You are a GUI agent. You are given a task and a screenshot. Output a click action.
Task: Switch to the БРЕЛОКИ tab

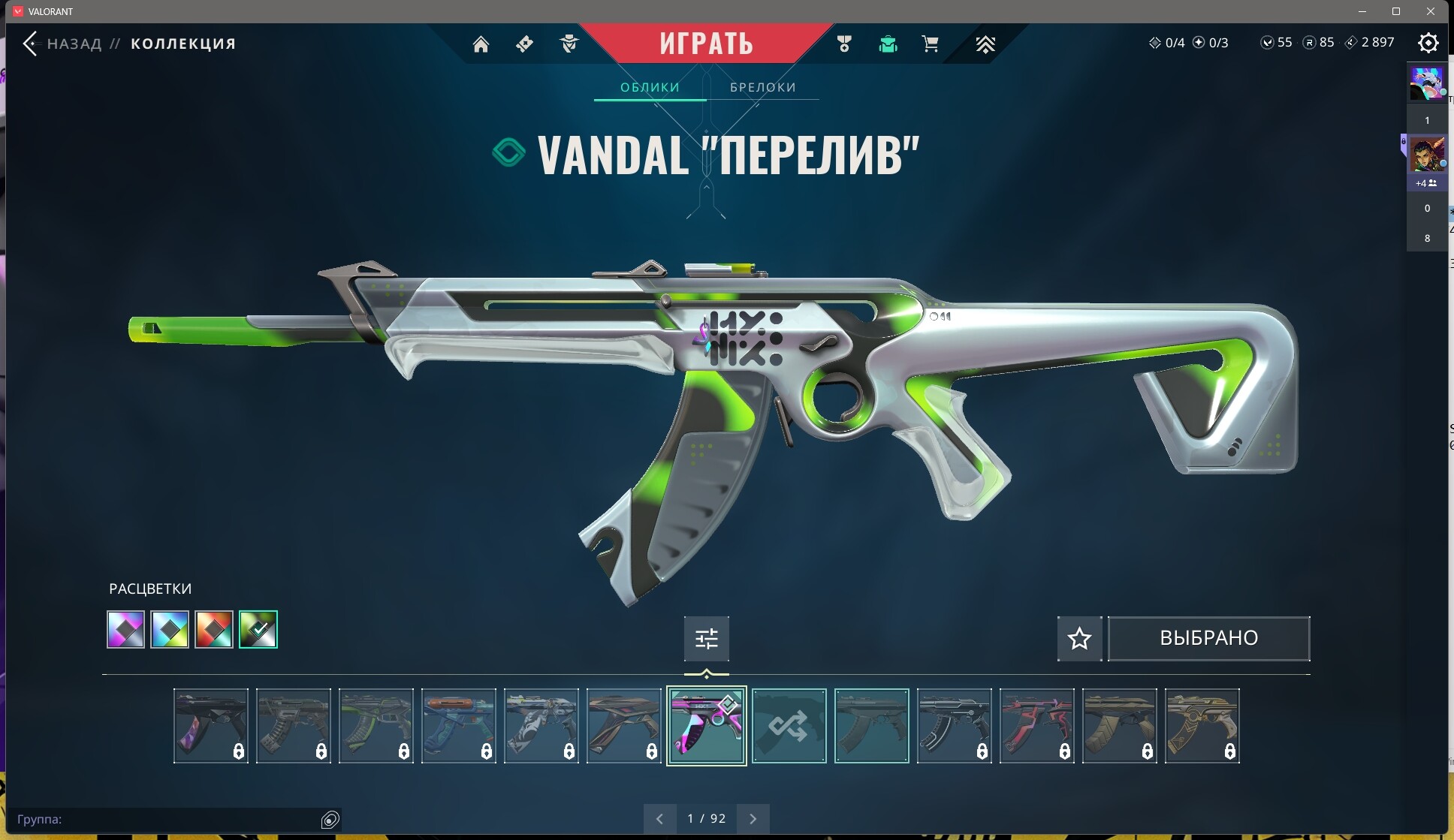click(762, 87)
